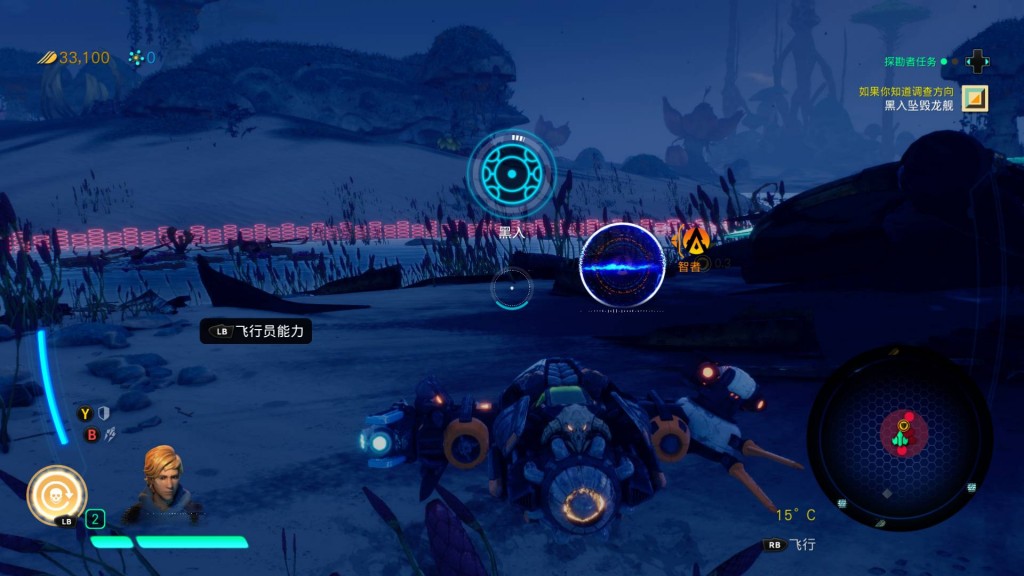Image resolution: width=1024 pixels, height=576 pixels.
Task: Select the blond pilot portrait
Action: pyautogui.click(x=161, y=482)
